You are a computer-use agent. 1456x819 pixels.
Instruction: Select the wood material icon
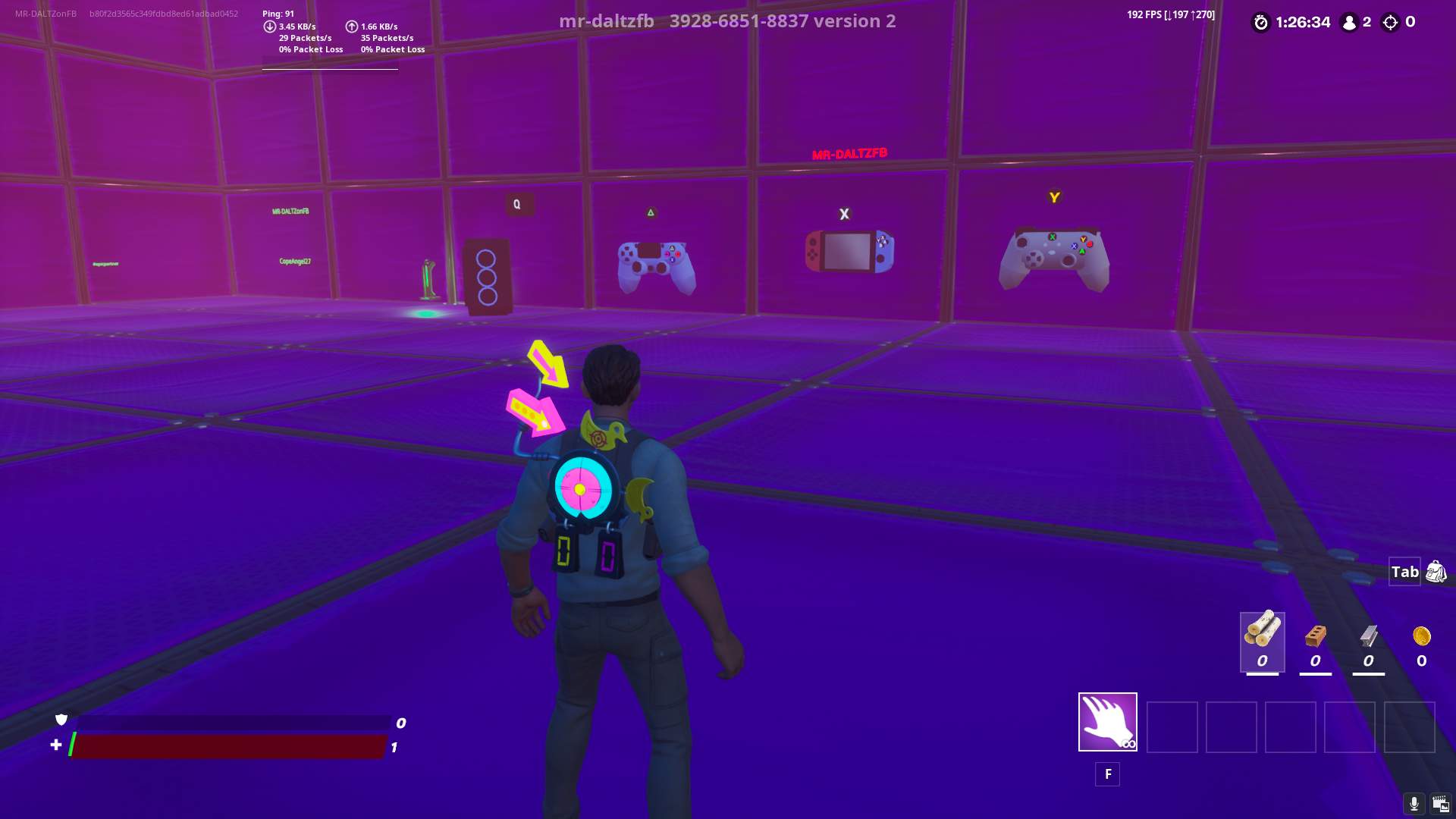(1261, 637)
